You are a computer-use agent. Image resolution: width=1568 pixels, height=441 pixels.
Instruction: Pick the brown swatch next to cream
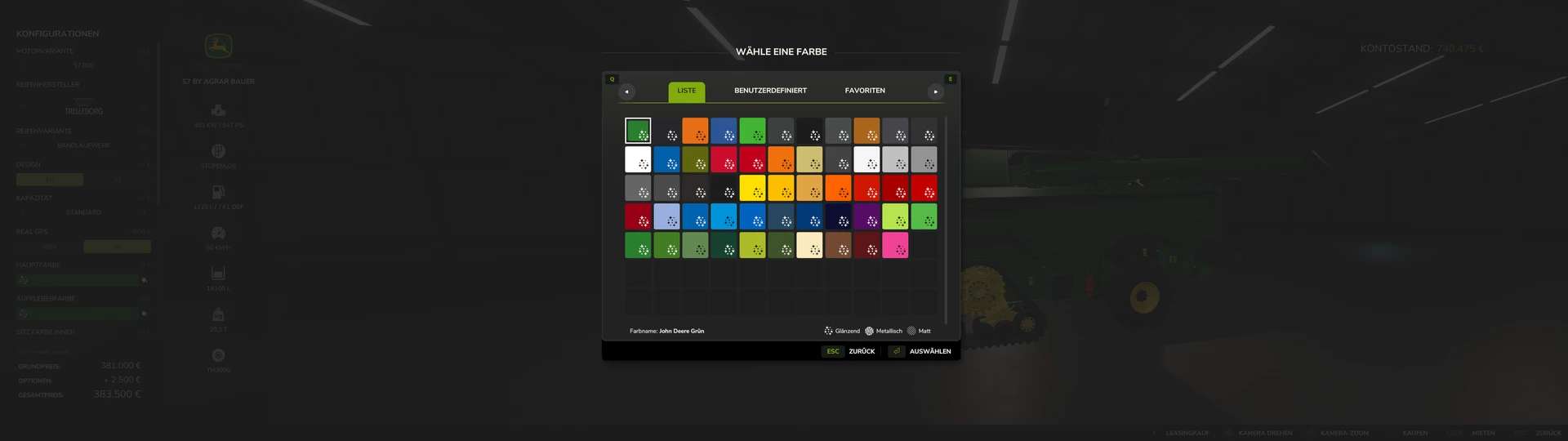[838, 245]
